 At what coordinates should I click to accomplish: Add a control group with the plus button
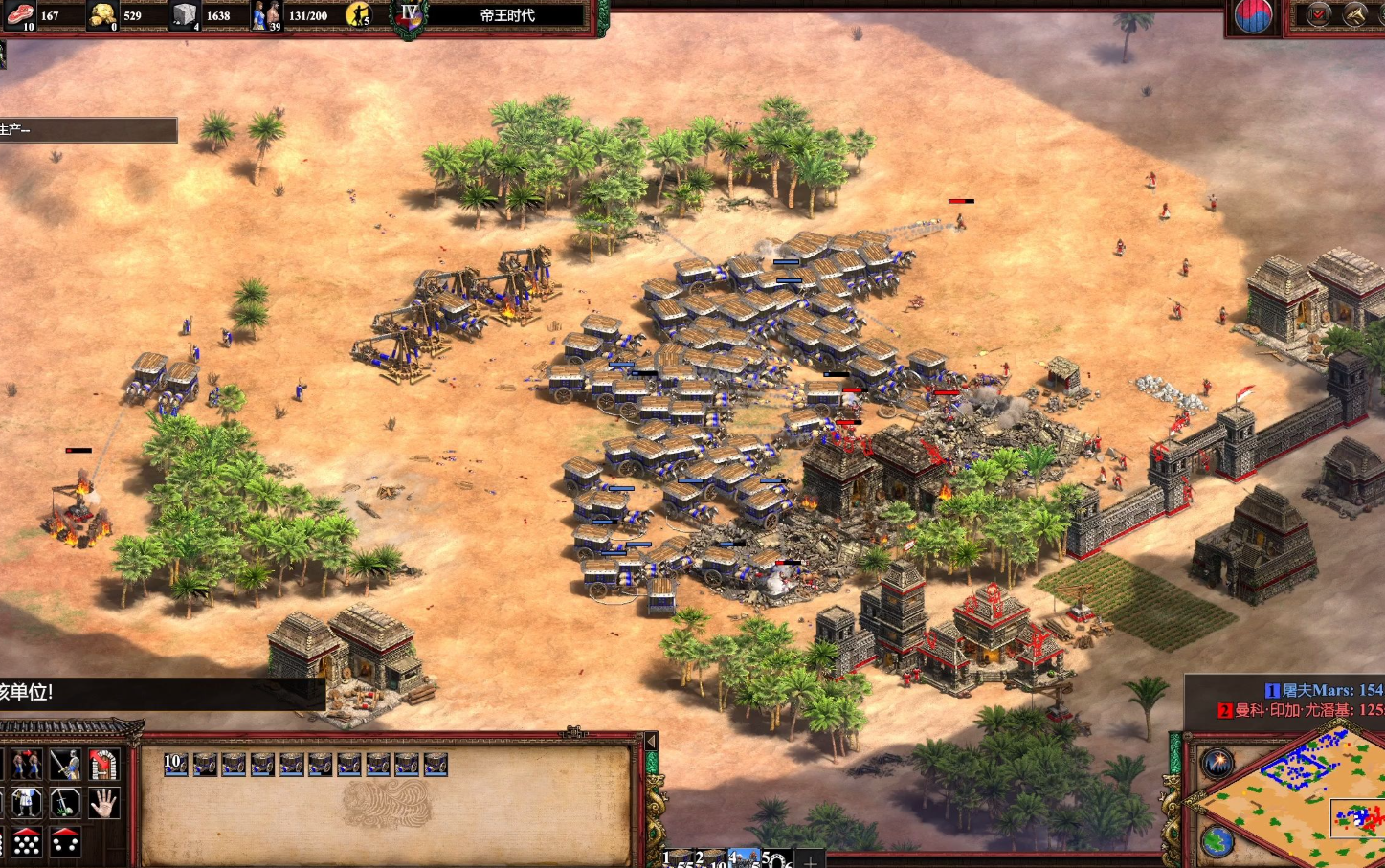[x=810, y=860]
